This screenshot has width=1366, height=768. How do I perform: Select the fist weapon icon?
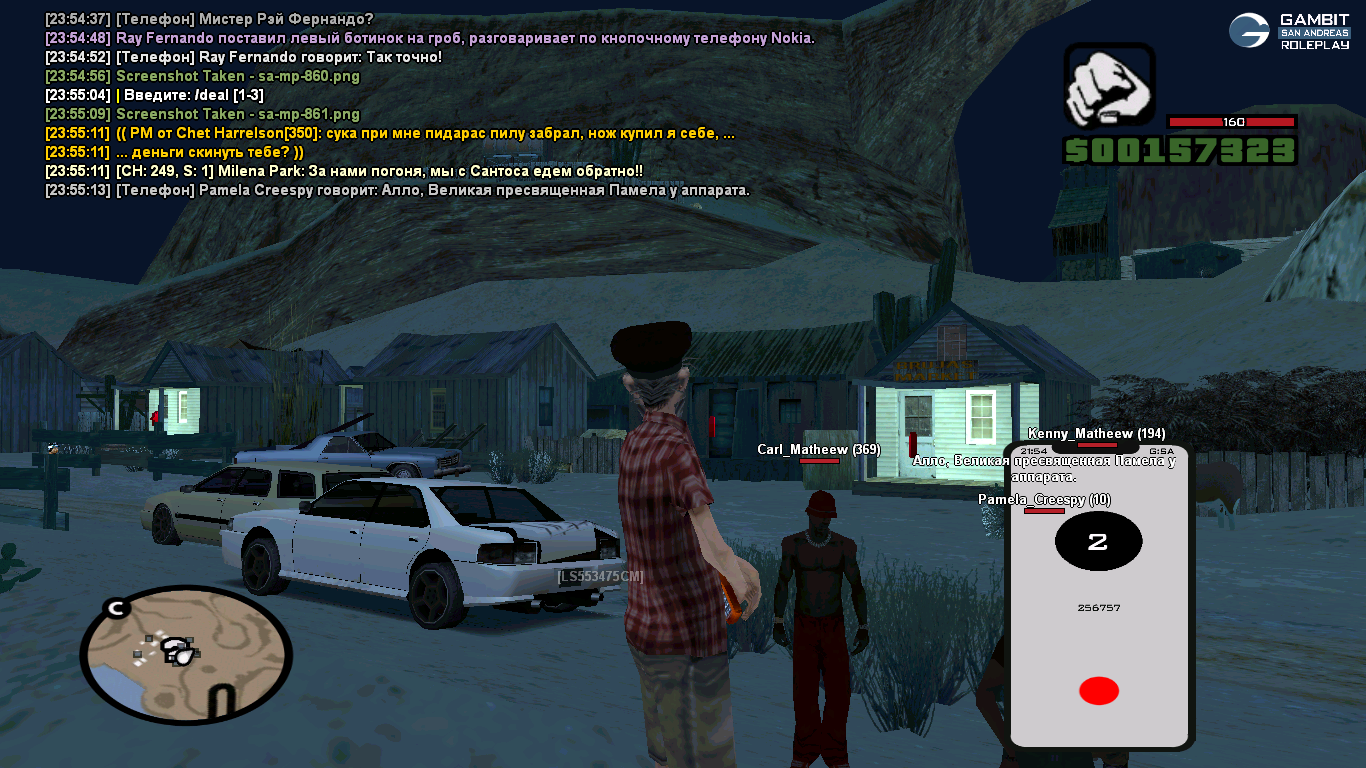click(x=1109, y=87)
